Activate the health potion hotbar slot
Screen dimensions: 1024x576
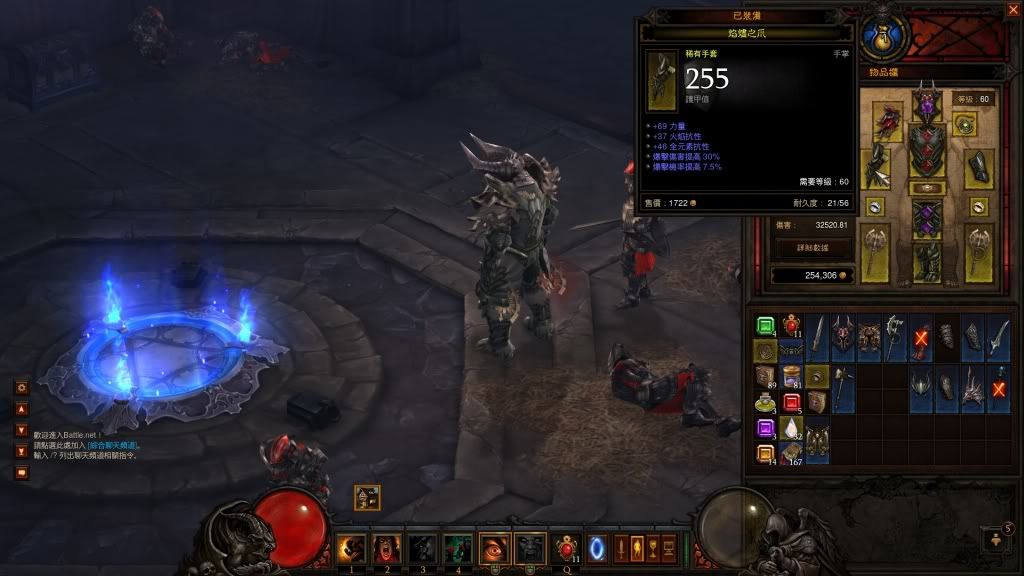click(x=566, y=548)
